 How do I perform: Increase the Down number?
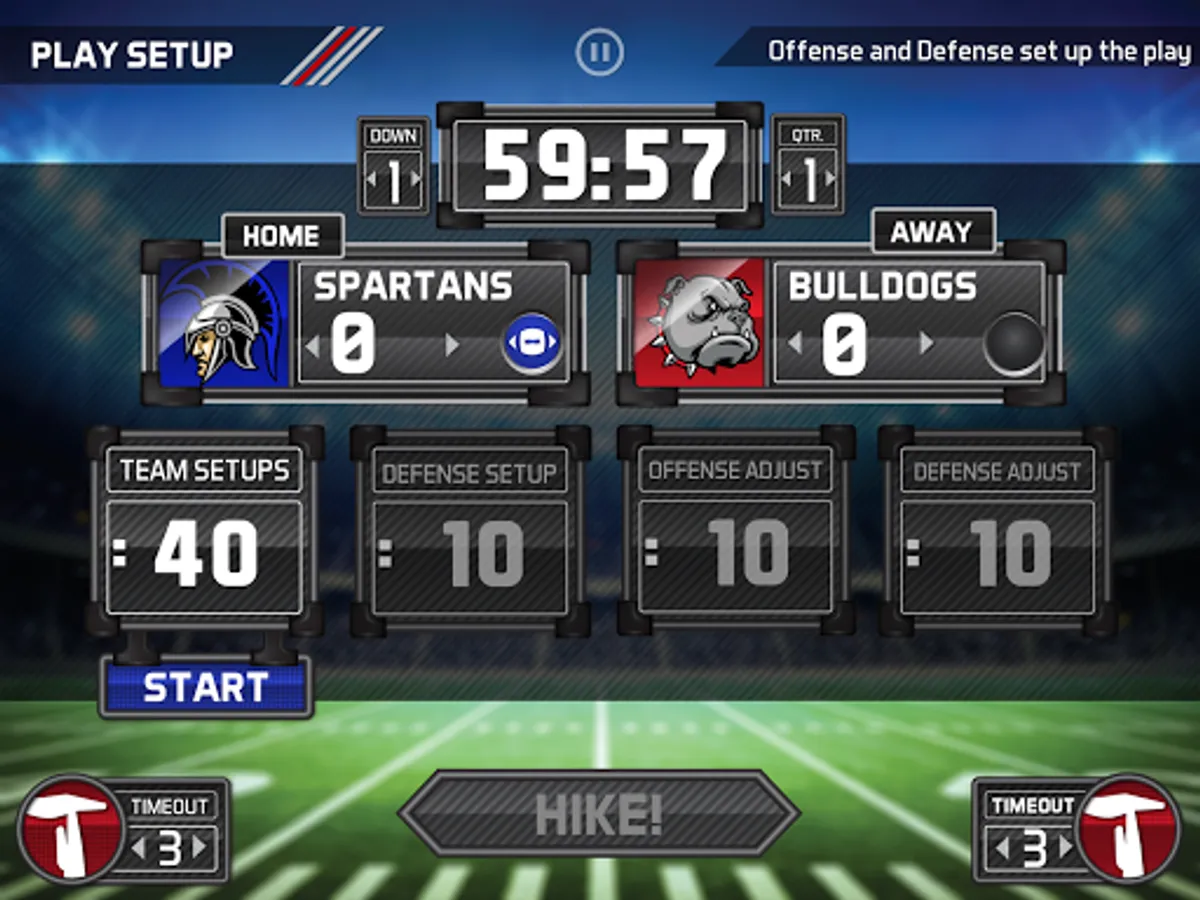[415, 181]
